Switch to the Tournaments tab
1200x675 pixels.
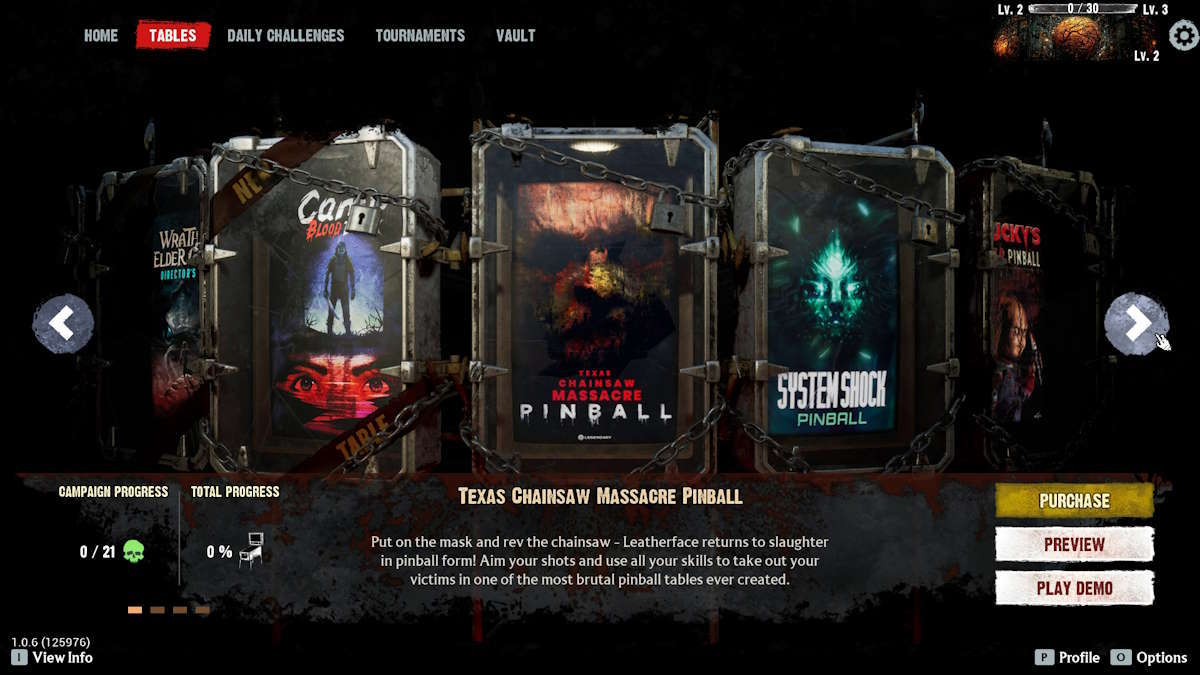tap(420, 35)
